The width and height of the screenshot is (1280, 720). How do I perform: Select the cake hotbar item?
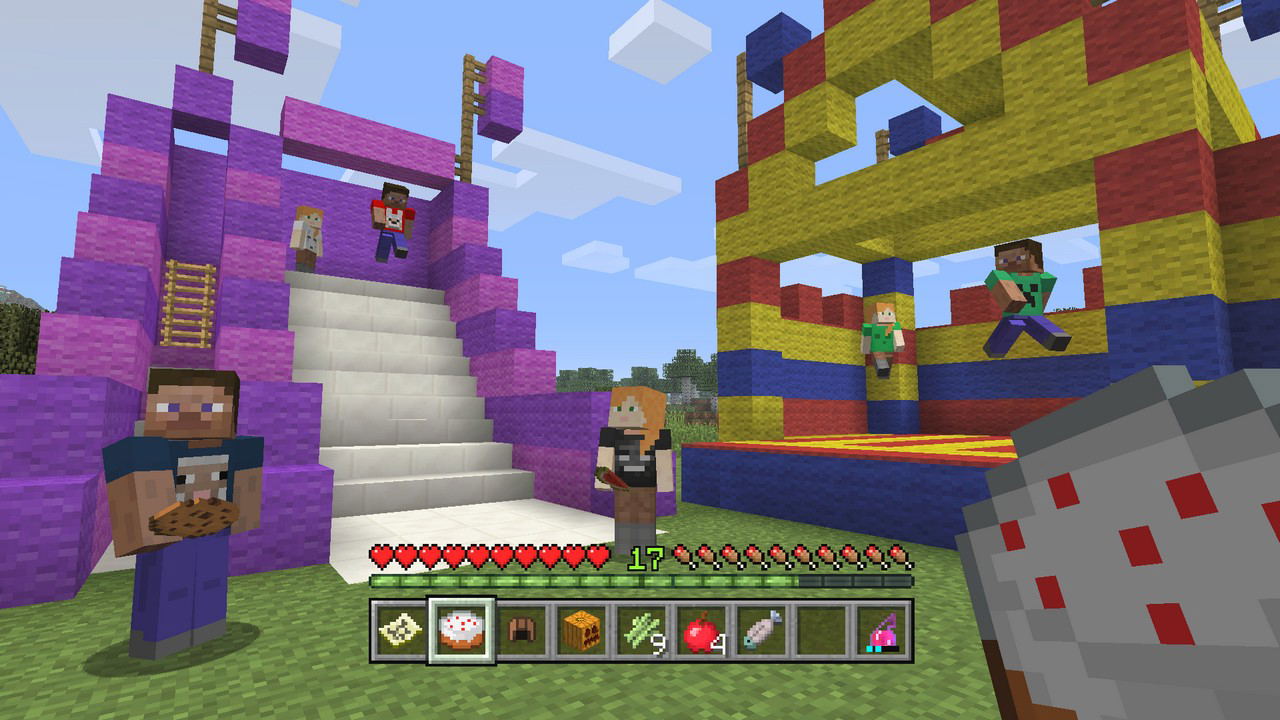click(x=462, y=630)
